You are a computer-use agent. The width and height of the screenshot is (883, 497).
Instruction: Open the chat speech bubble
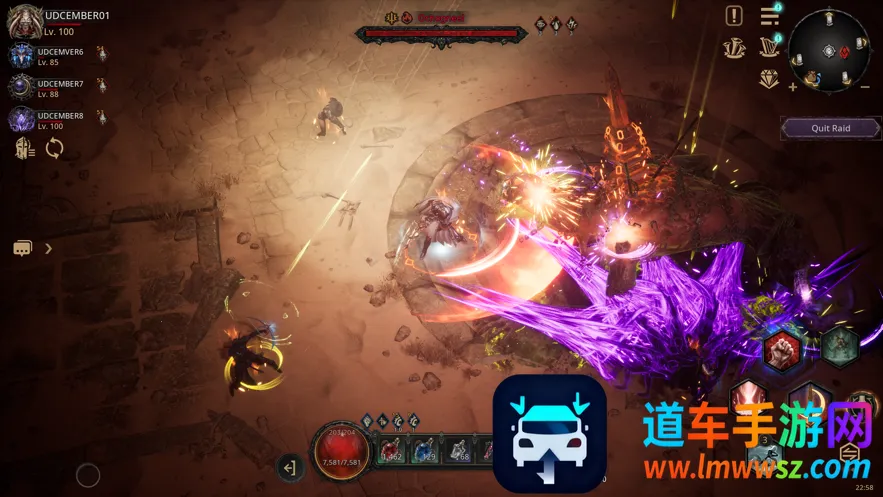[x=23, y=248]
